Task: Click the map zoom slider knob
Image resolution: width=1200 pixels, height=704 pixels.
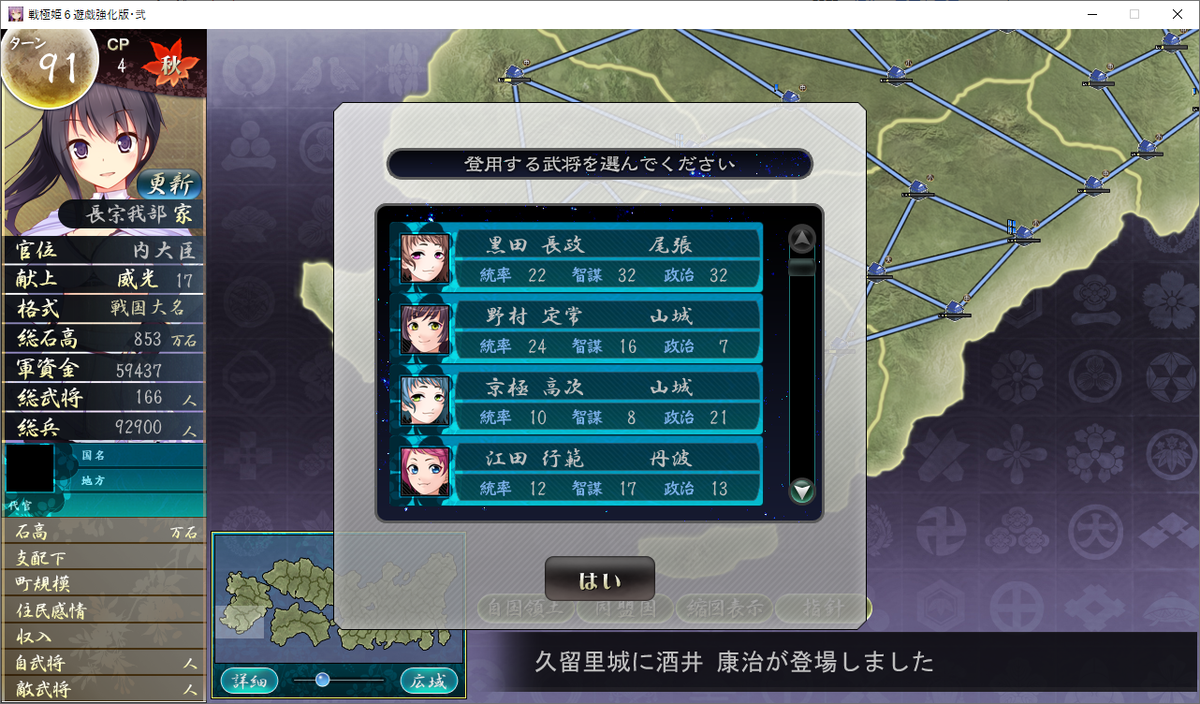Action: [x=322, y=680]
